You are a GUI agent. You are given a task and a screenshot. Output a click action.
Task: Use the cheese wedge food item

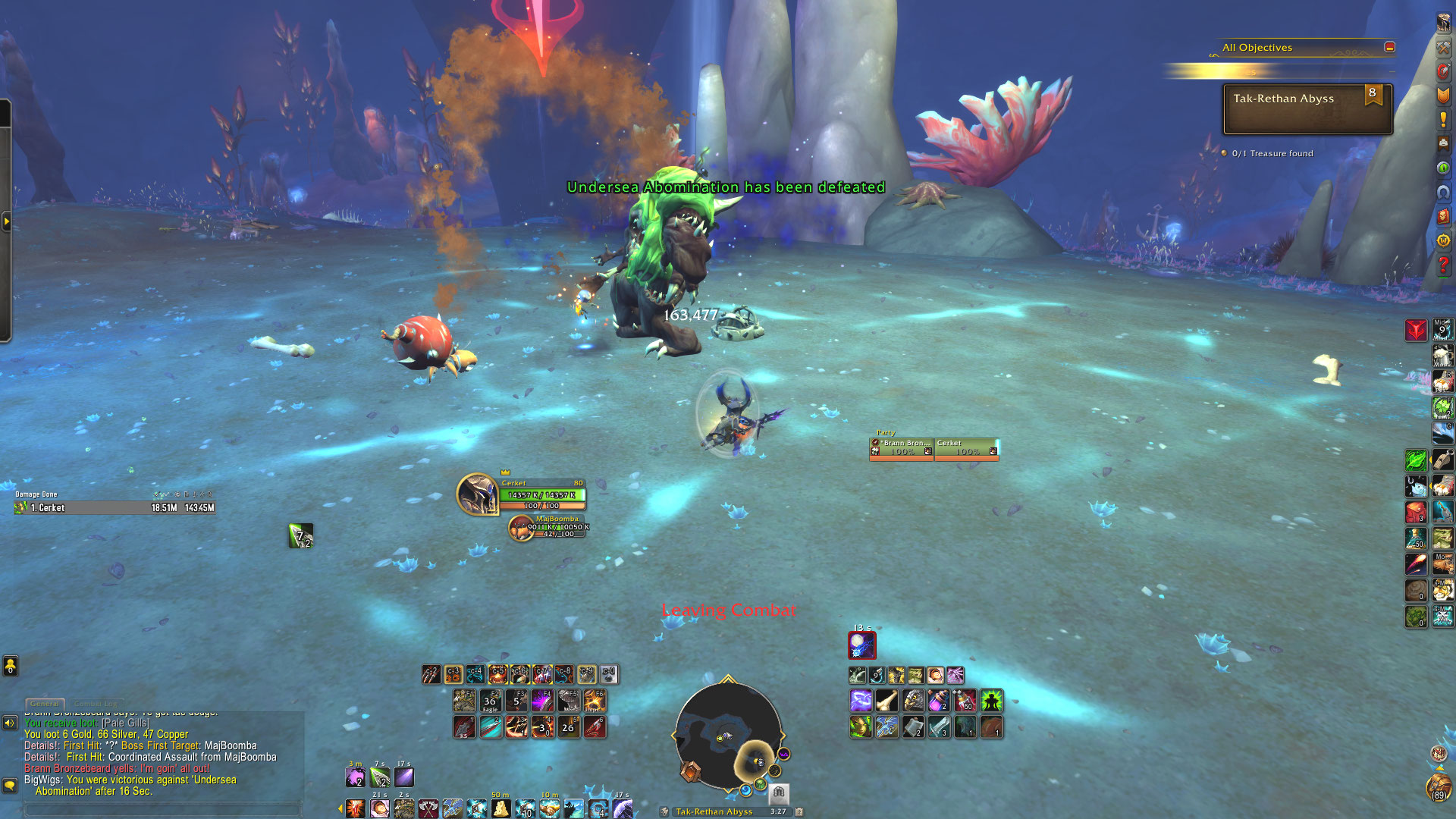click(x=500, y=808)
